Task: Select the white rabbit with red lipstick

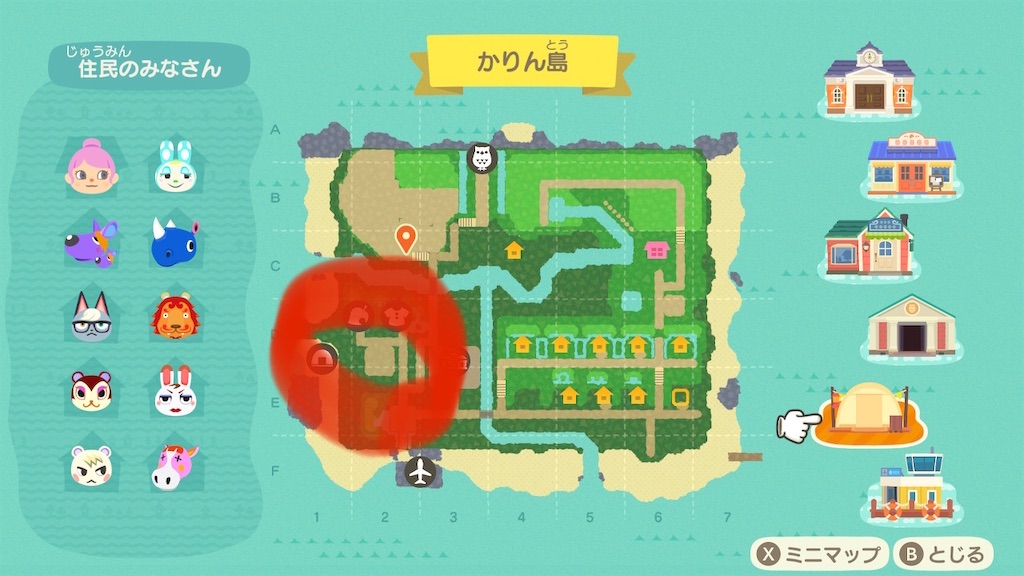Action: (174, 392)
